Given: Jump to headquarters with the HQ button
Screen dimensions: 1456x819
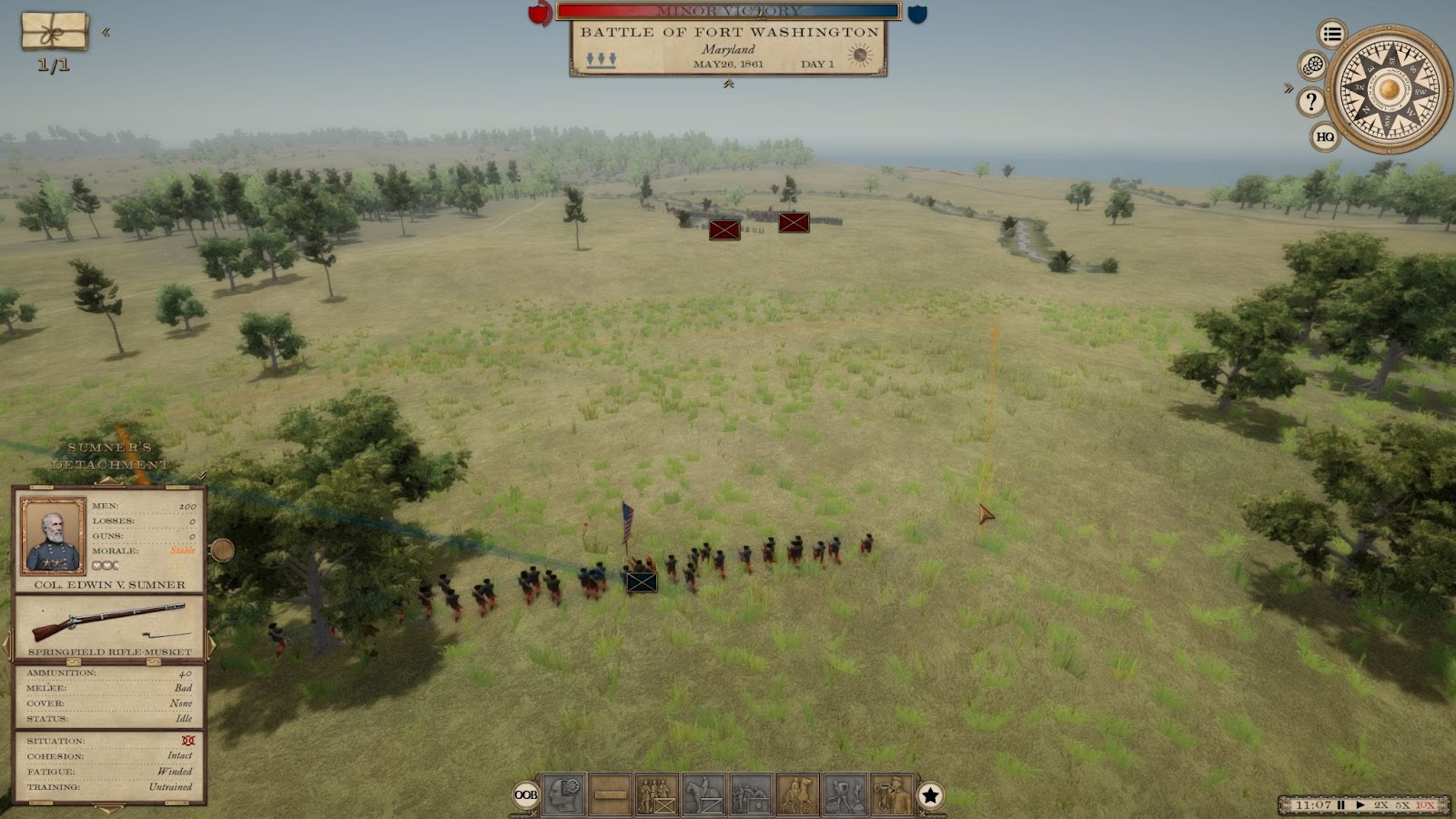Looking at the screenshot, I should pos(1325,137).
